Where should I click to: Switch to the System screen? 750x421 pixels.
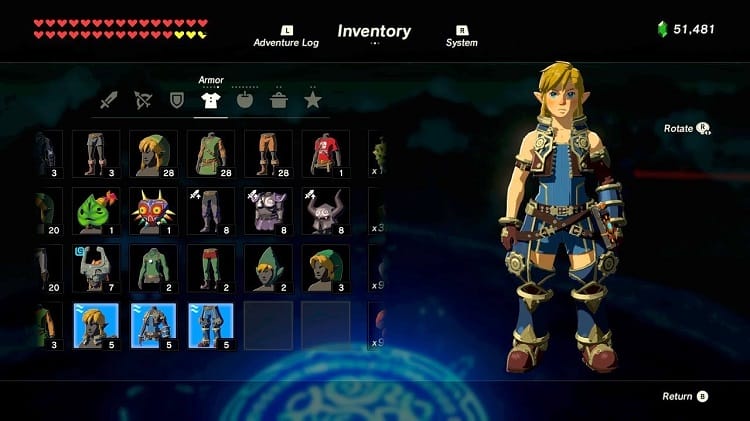[461, 36]
